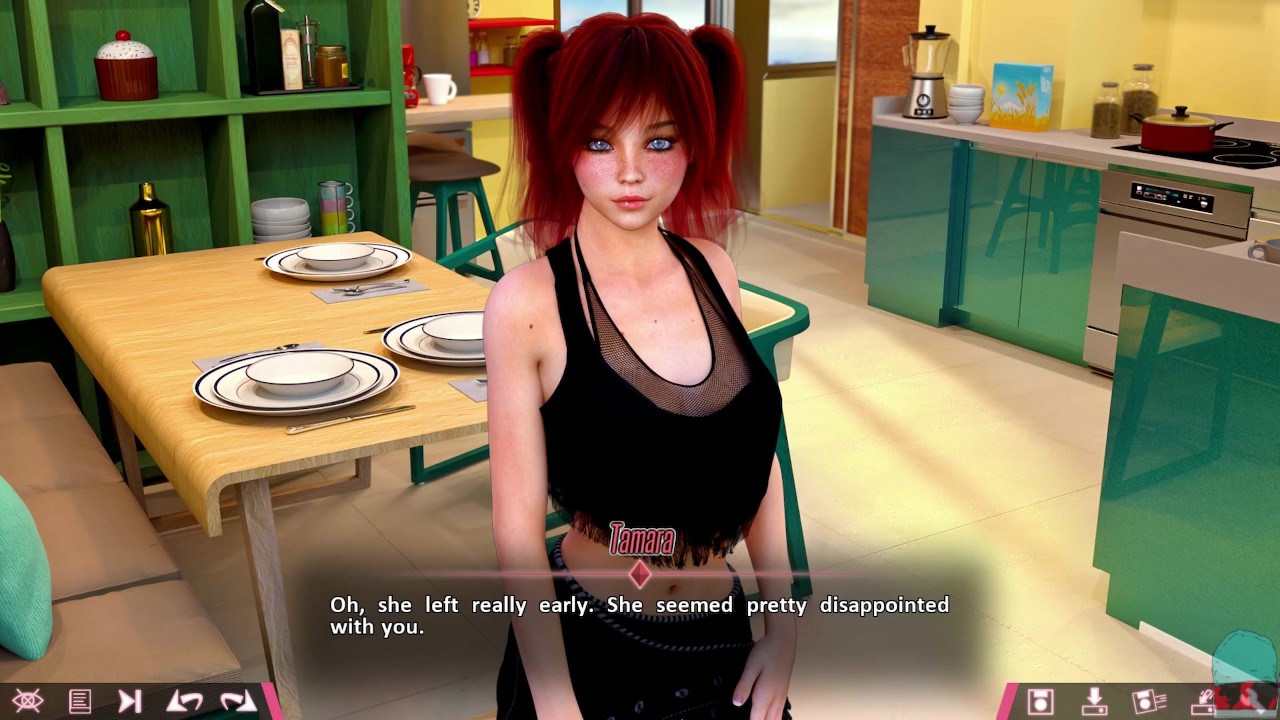The image size is (1280, 720).
Task: Advance Tamara's dialogue text box
Action: tap(639, 616)
